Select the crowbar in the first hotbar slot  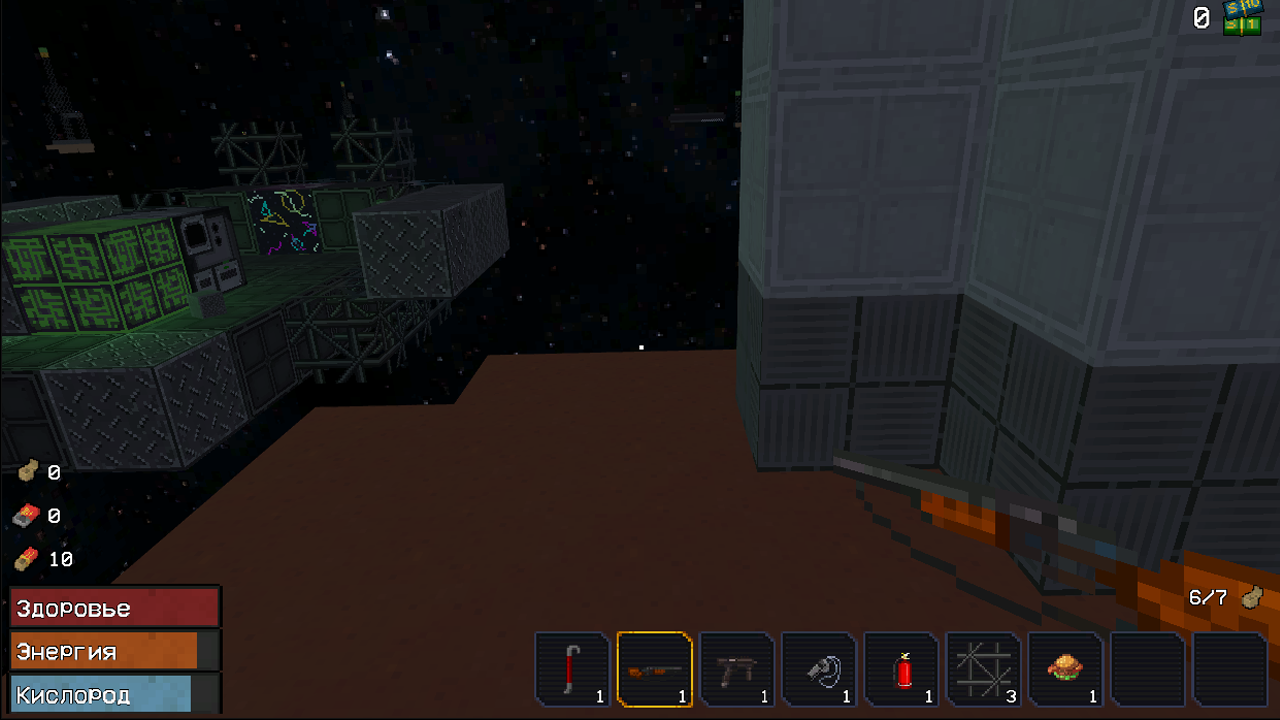point(573,668)
